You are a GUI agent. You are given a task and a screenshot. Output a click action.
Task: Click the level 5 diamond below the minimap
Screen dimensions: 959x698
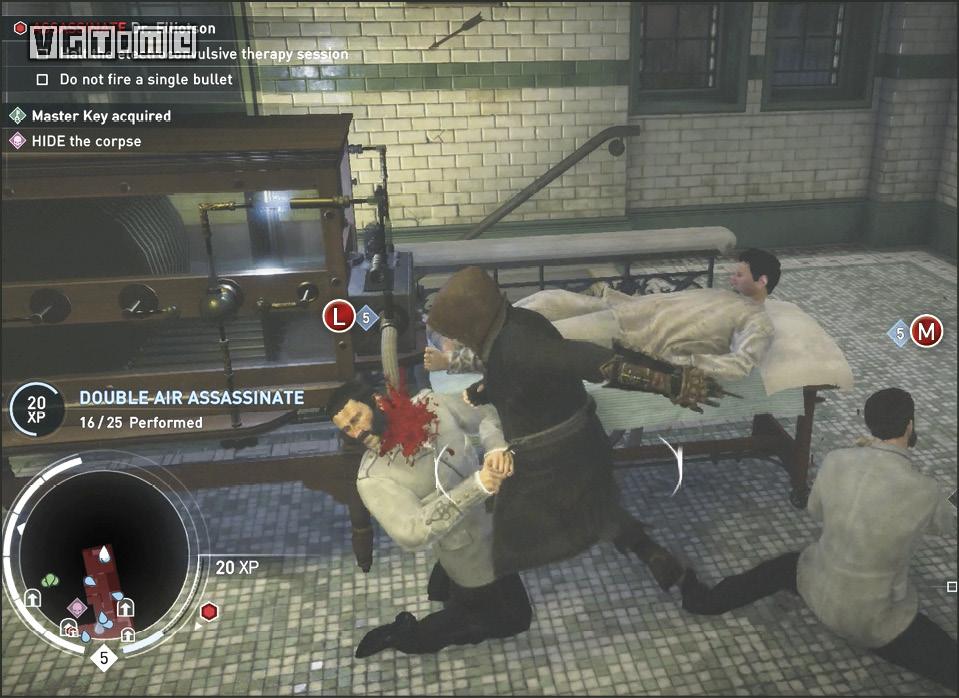(x=104, y=658)
